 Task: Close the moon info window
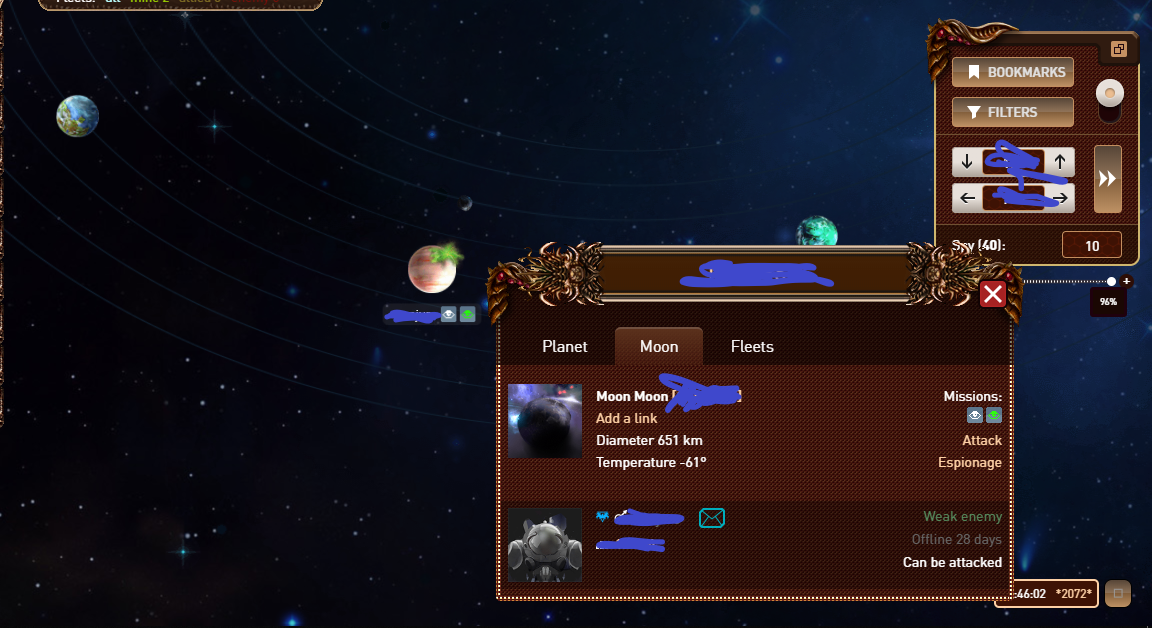pos(992,294)
